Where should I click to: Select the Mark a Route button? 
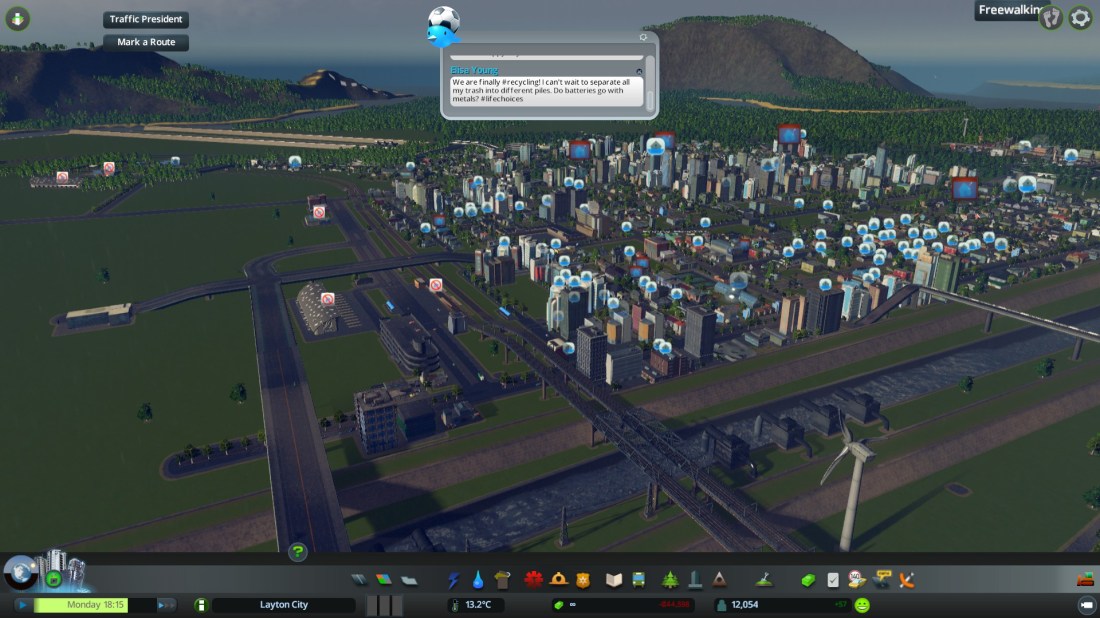click(x=146, y=42)
